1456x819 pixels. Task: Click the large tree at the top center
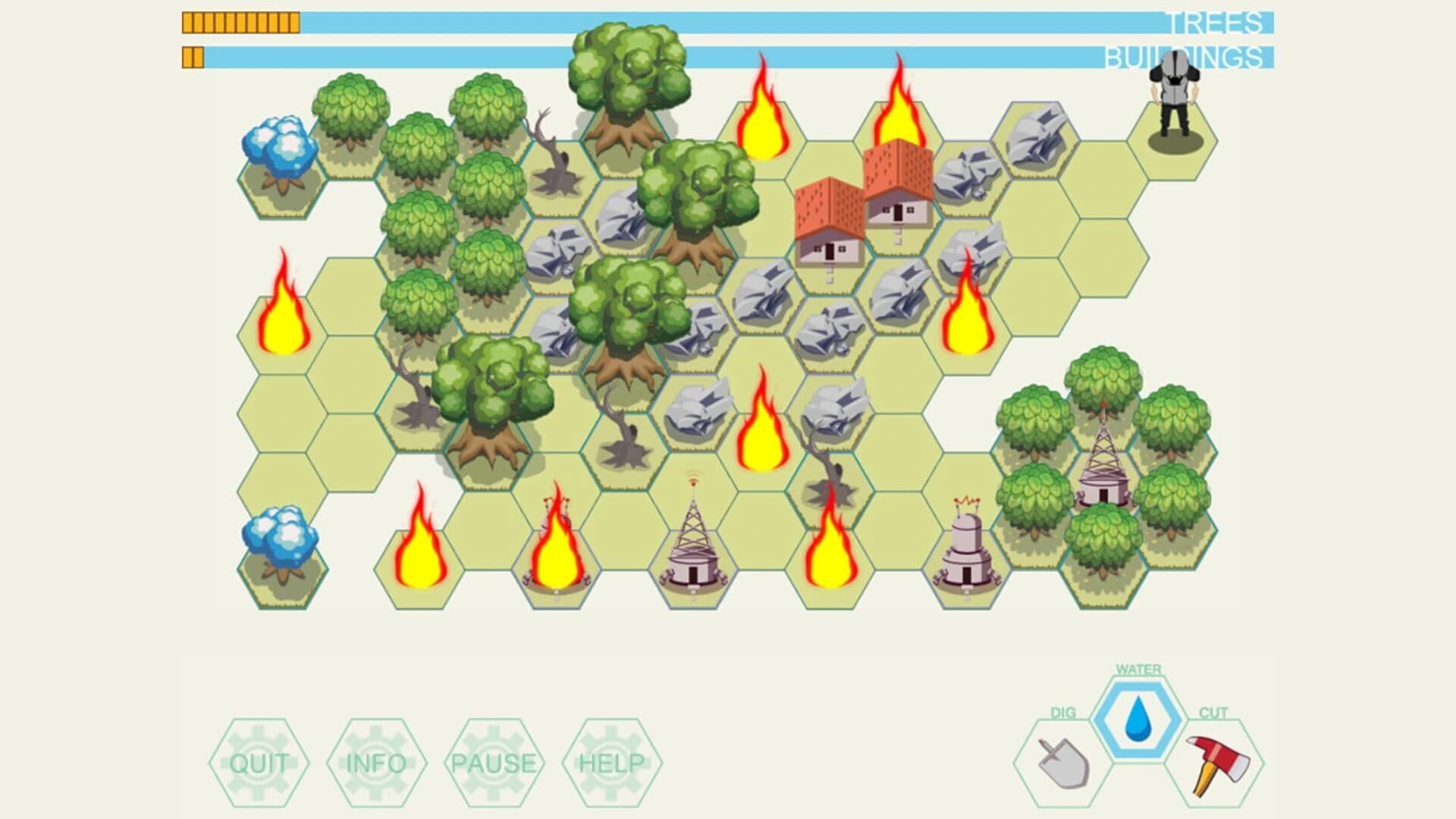click(628, 83)
